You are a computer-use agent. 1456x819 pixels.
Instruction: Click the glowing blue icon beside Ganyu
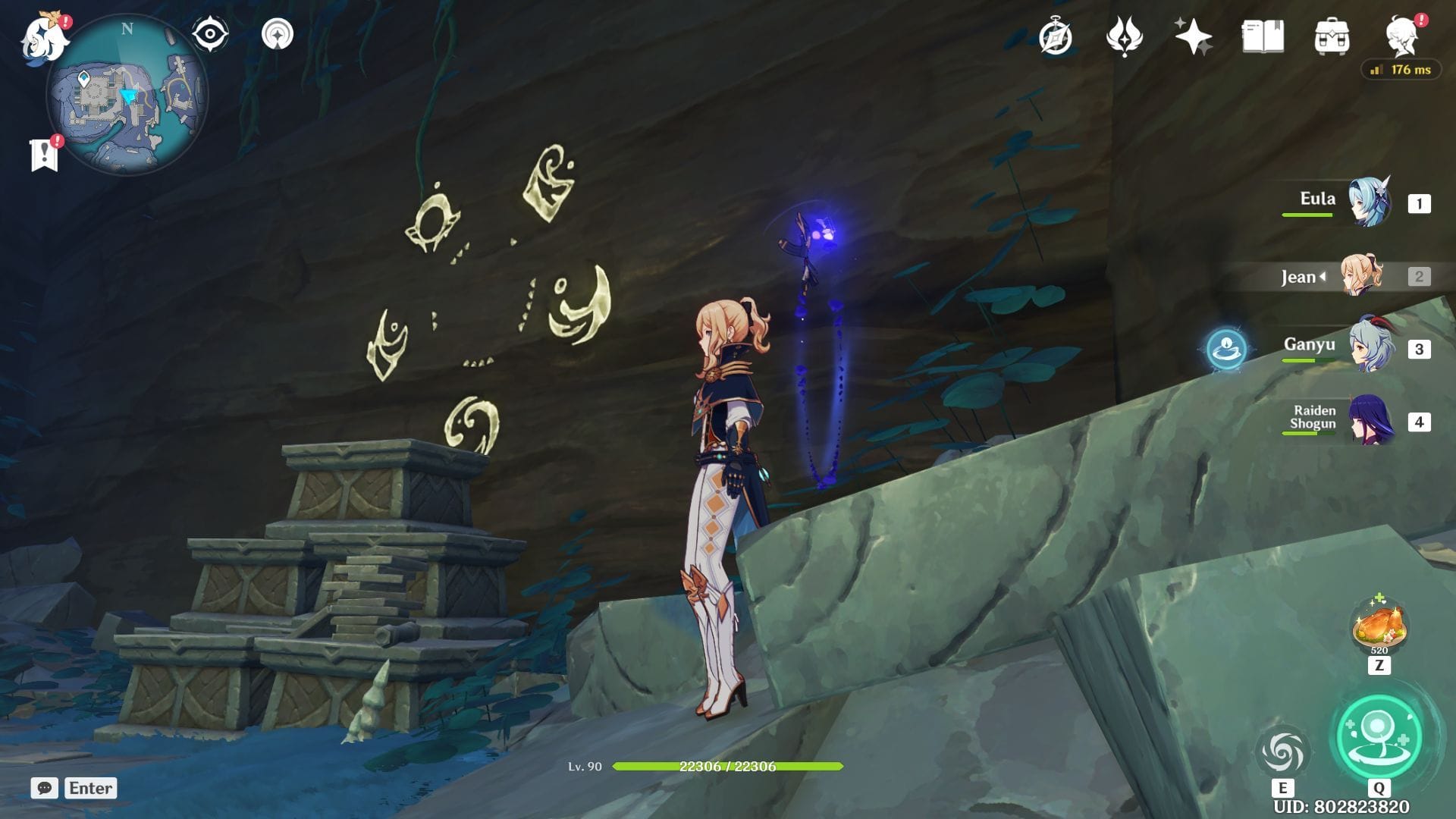[1226, 349]
